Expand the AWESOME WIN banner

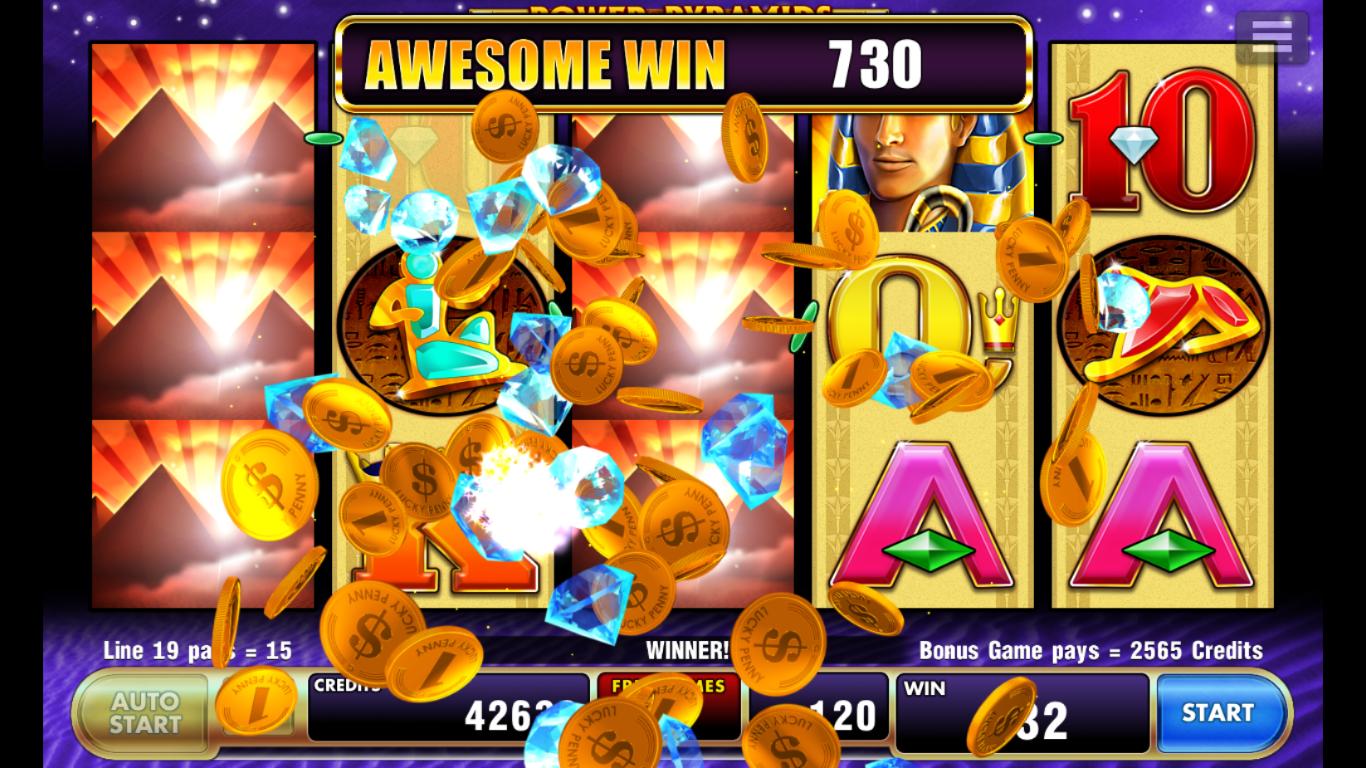(683, 62)
